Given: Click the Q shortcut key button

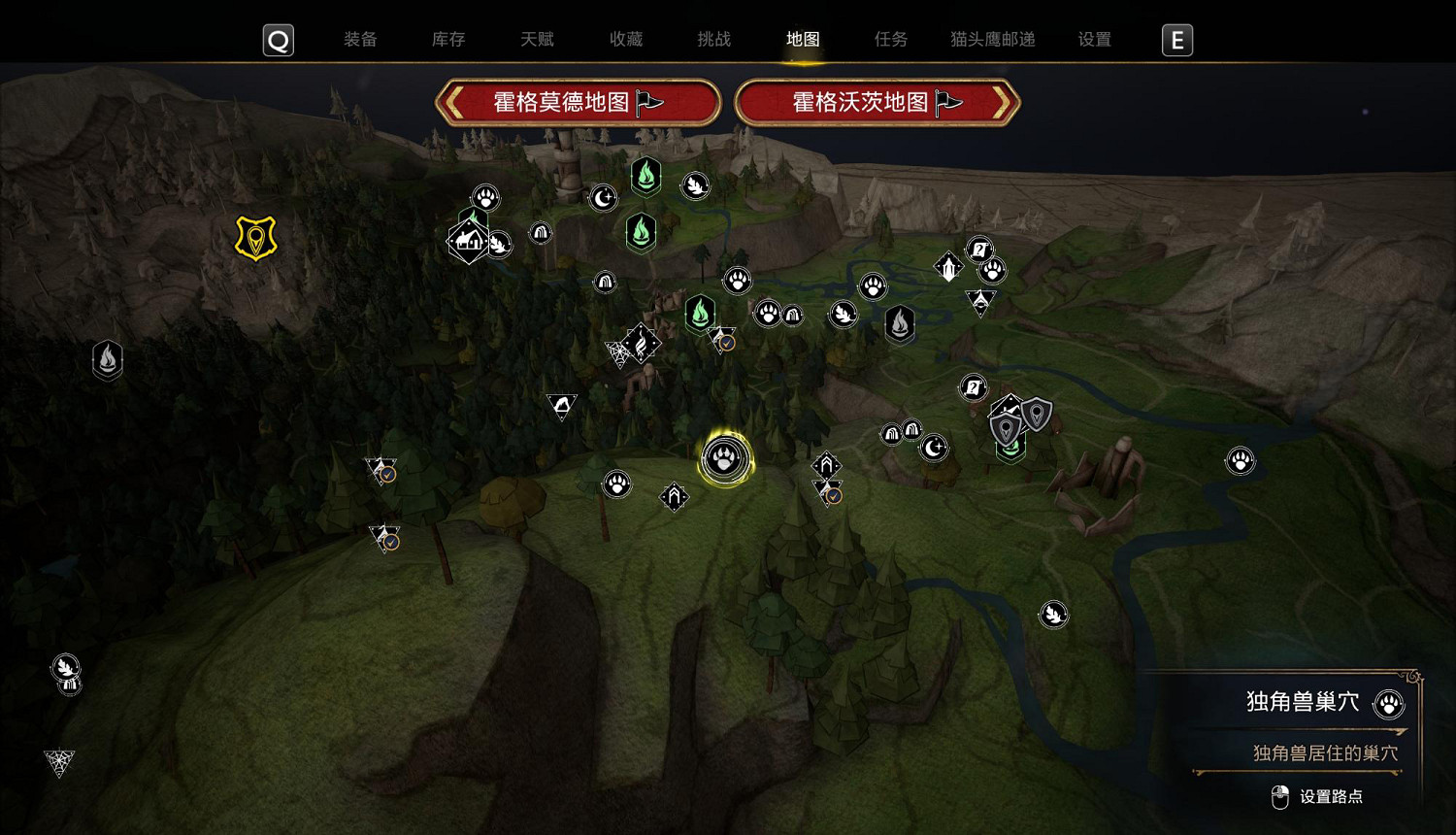Looking at the screenshot, I should pyautogui.click(x=278, y=40).
